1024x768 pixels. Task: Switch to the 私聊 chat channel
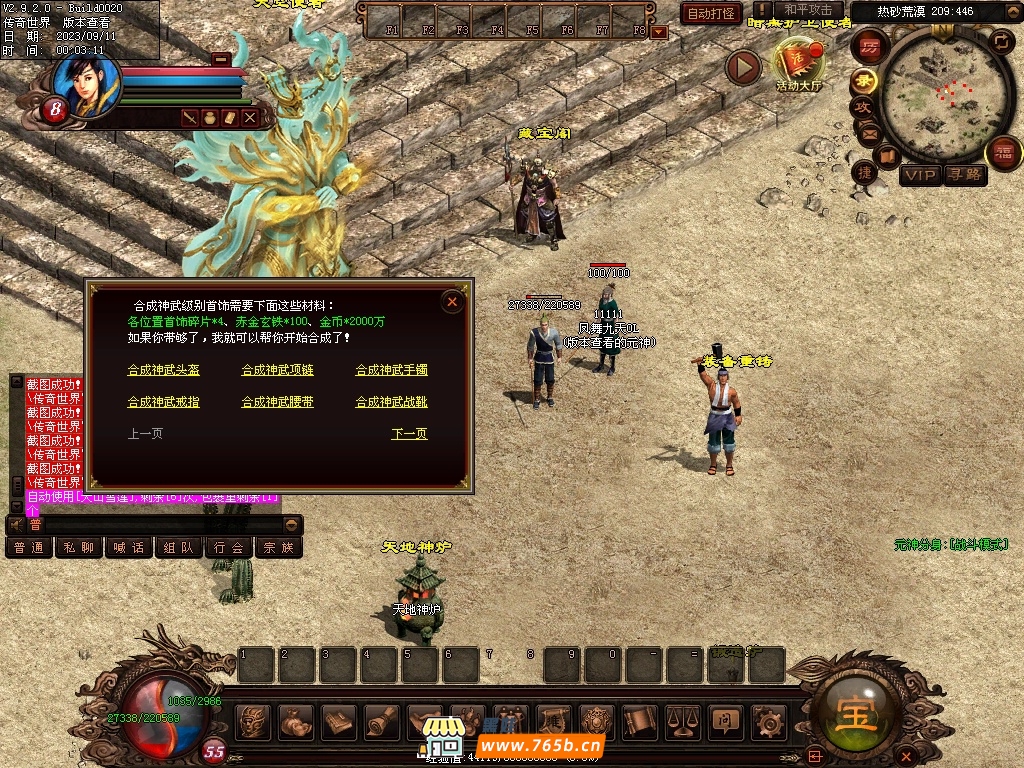[x=79, y=548]
